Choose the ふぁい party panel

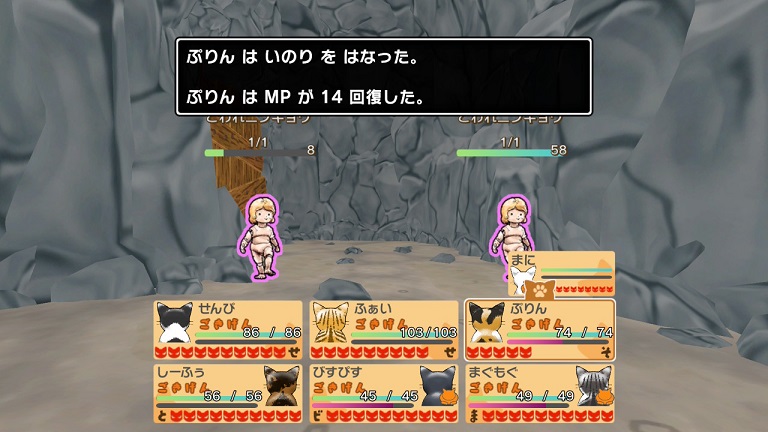pyautogui.click(x=384, y=330)
